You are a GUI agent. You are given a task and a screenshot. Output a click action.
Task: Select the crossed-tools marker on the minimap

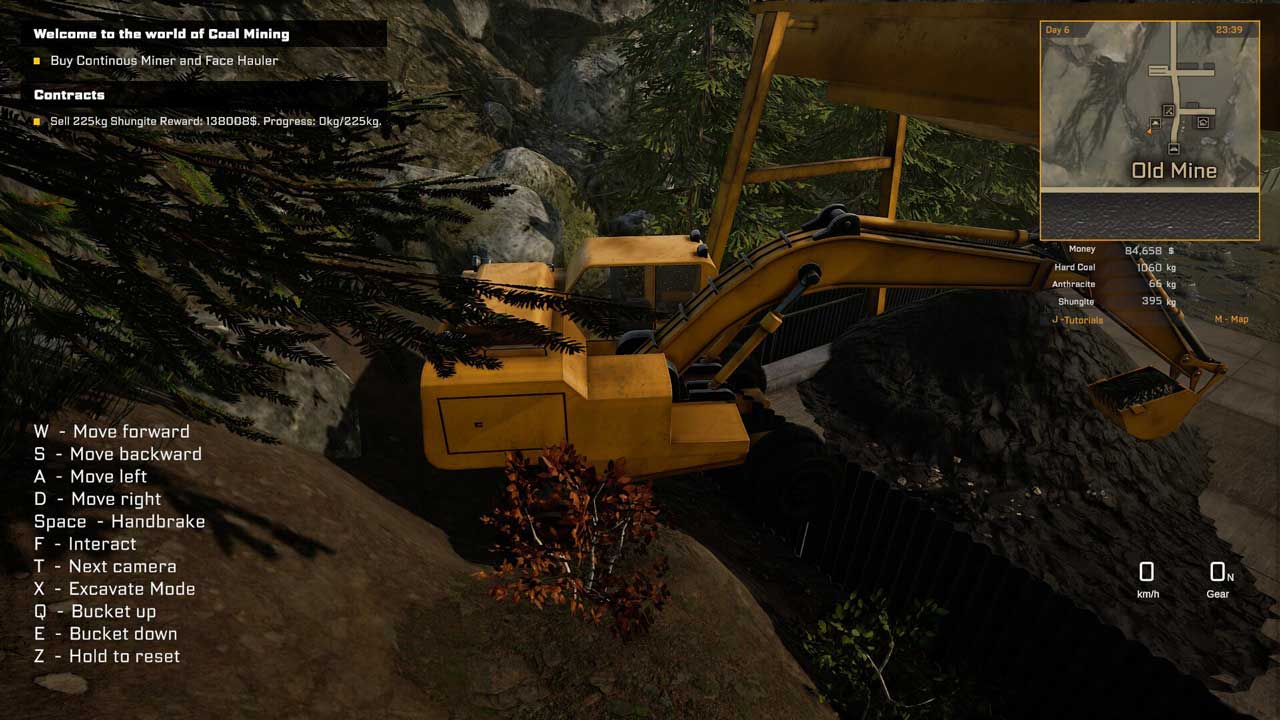pyautogui.click(x=1168, y=111)
